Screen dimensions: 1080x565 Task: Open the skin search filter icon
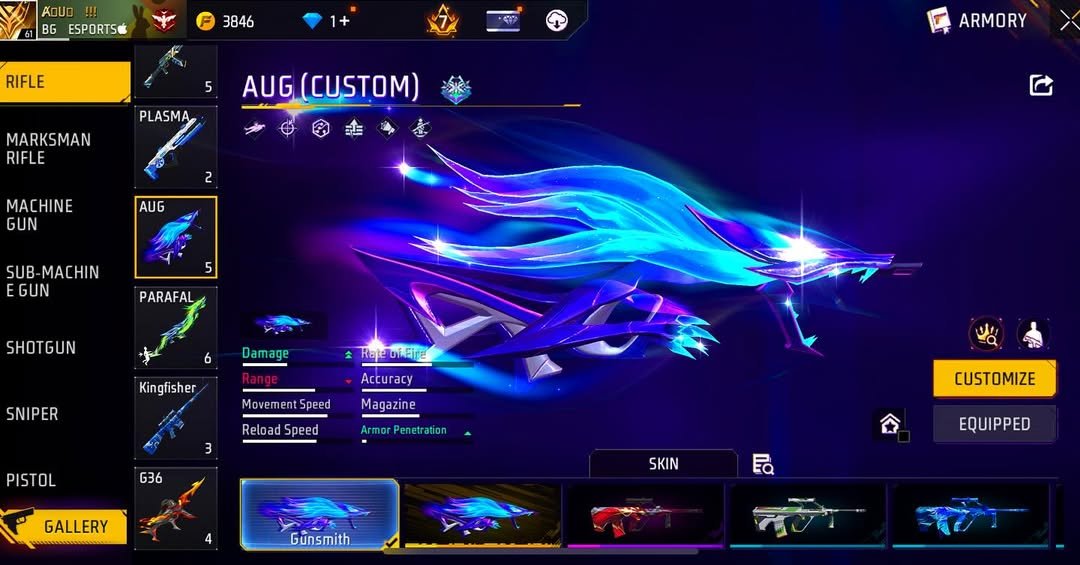click(763, 464)
